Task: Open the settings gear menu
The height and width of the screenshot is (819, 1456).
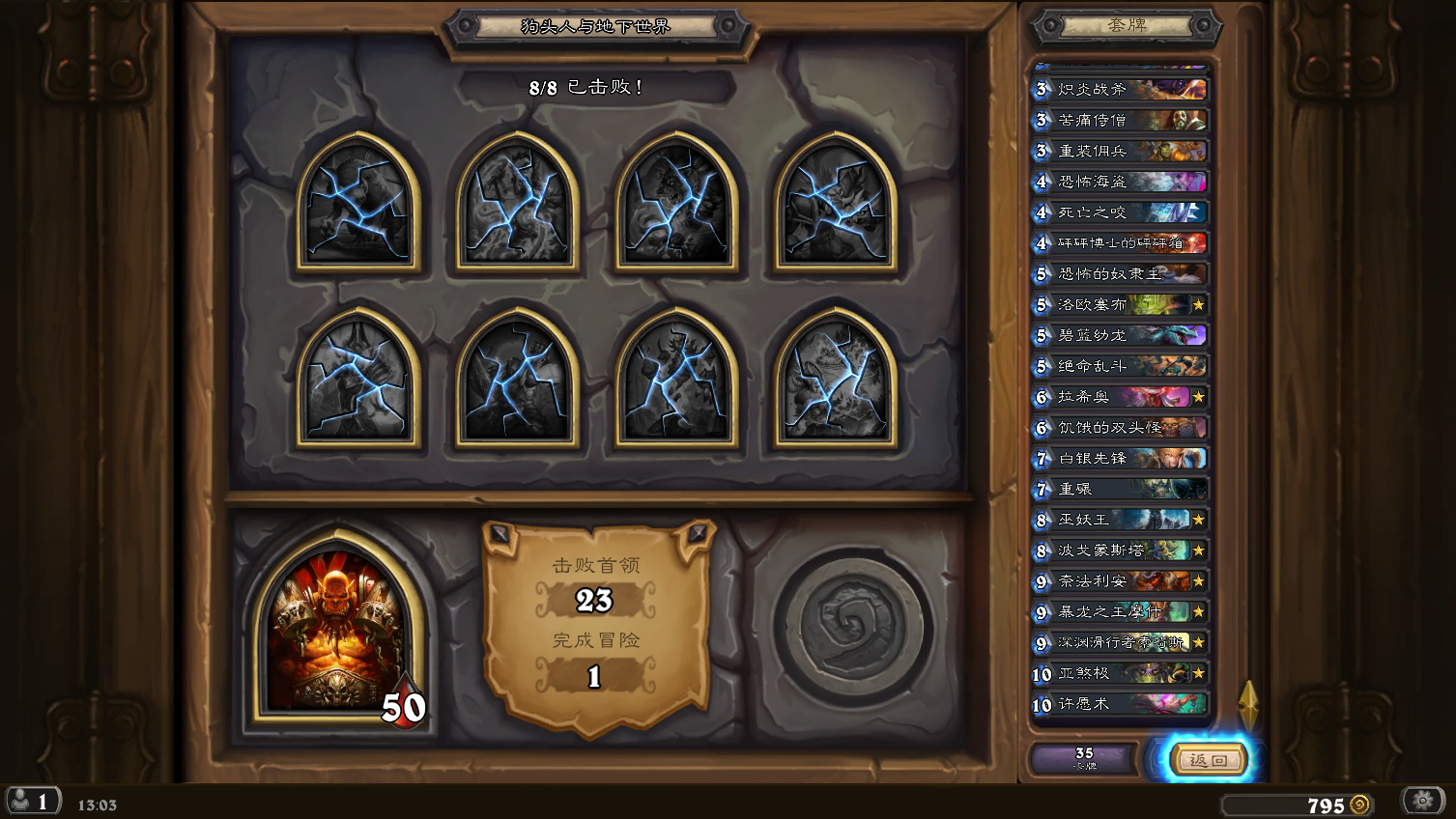Action: (1422, 801)
